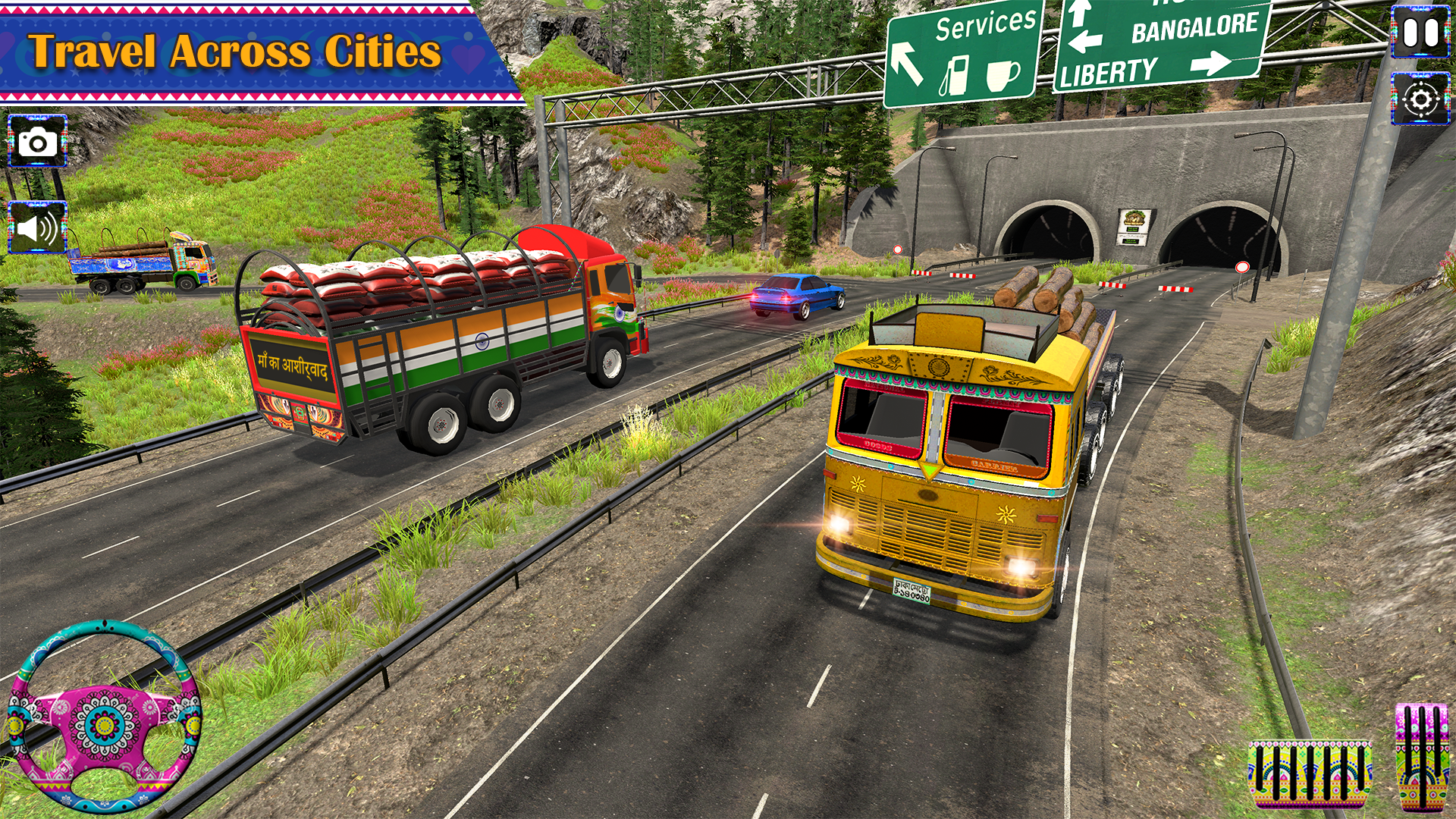Hit the wide brake pedal

[1310, 774]
